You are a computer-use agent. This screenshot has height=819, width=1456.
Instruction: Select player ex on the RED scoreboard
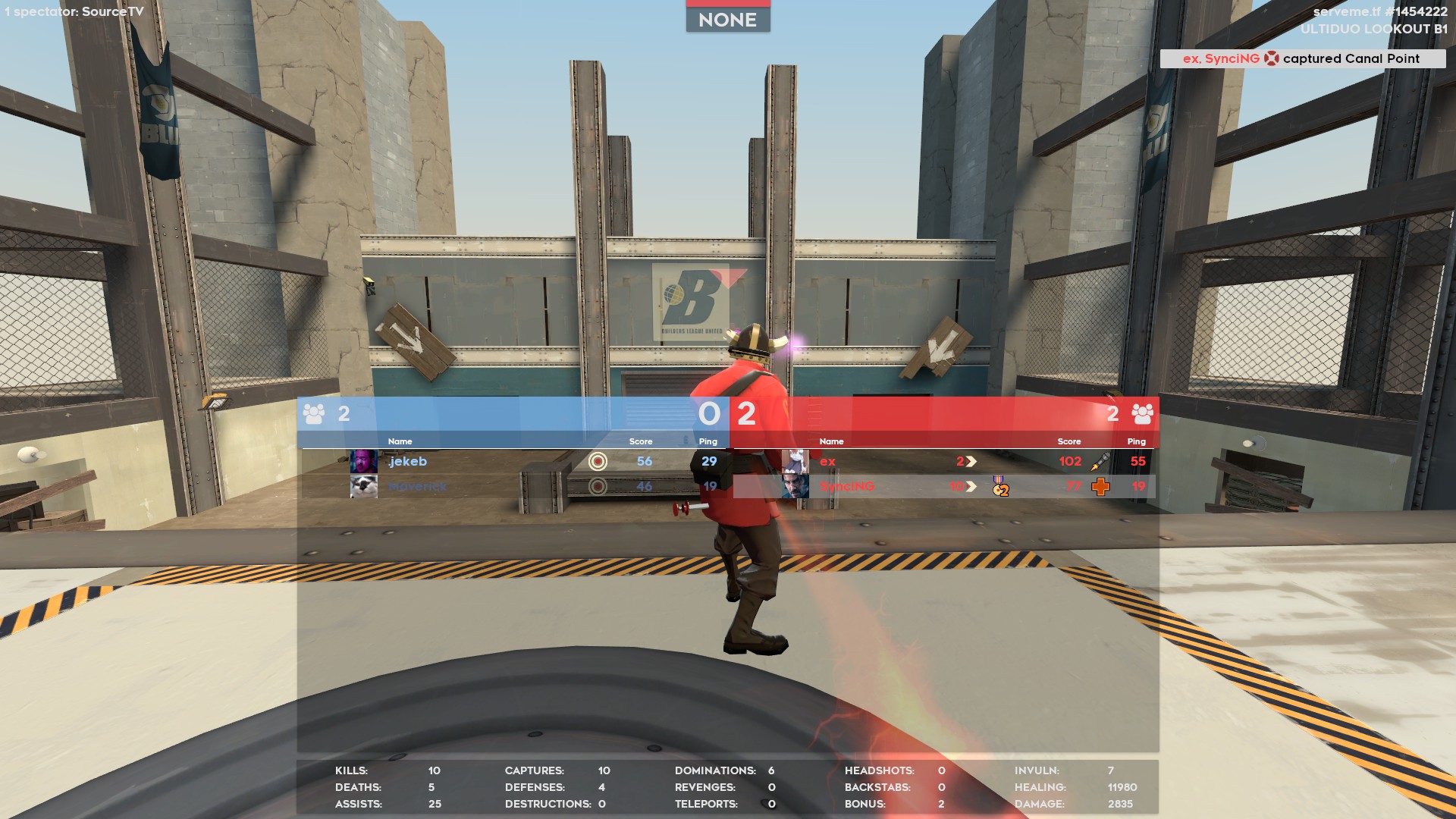(x=827, y=461)
